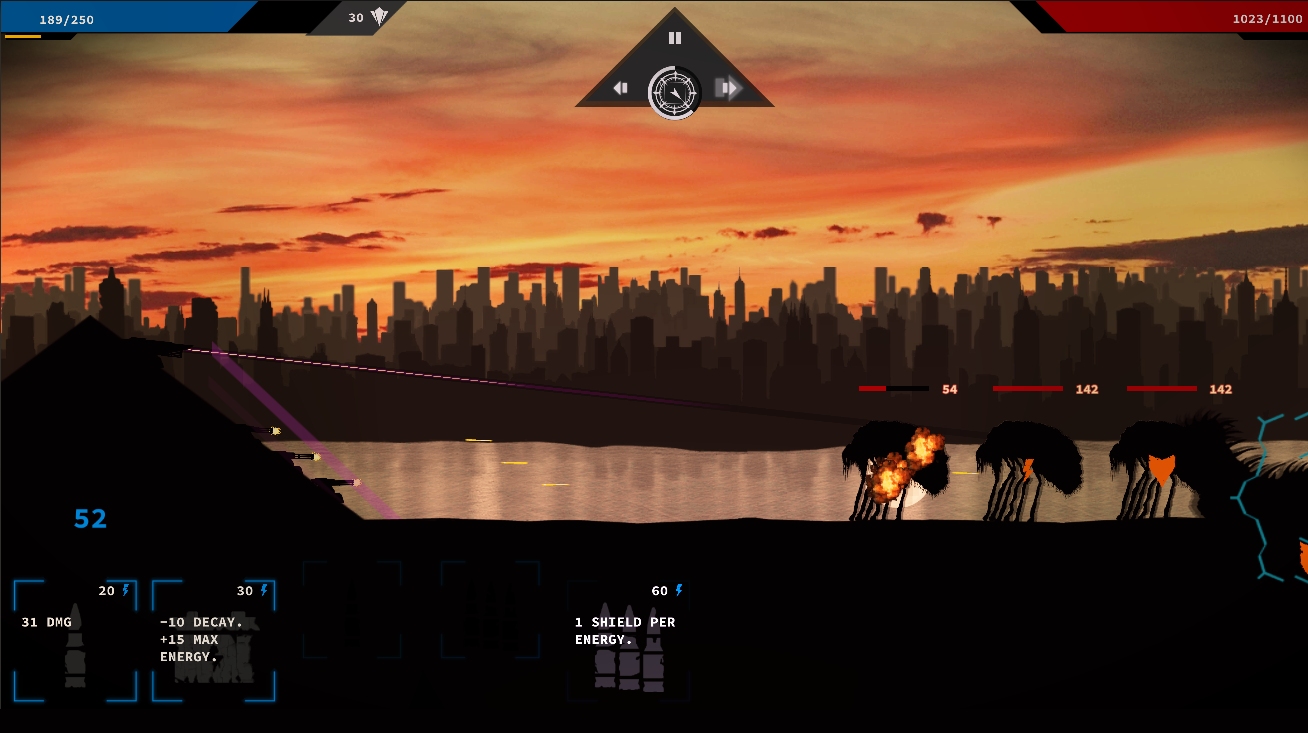Speed up with the fast-forward arrow
The width and height of the screenshot is (1308, 733).
click(x=729, y=88)
